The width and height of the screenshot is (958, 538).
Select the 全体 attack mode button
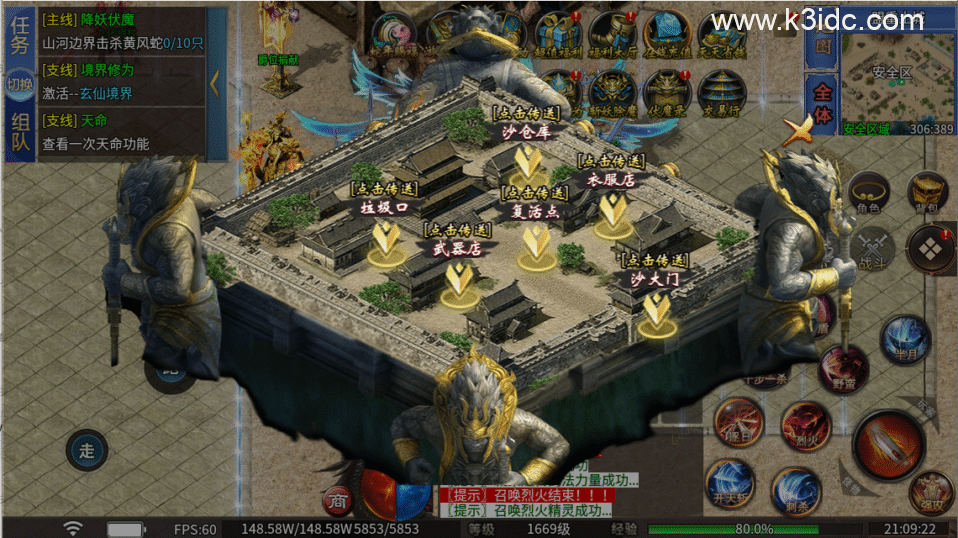[822, 102]
